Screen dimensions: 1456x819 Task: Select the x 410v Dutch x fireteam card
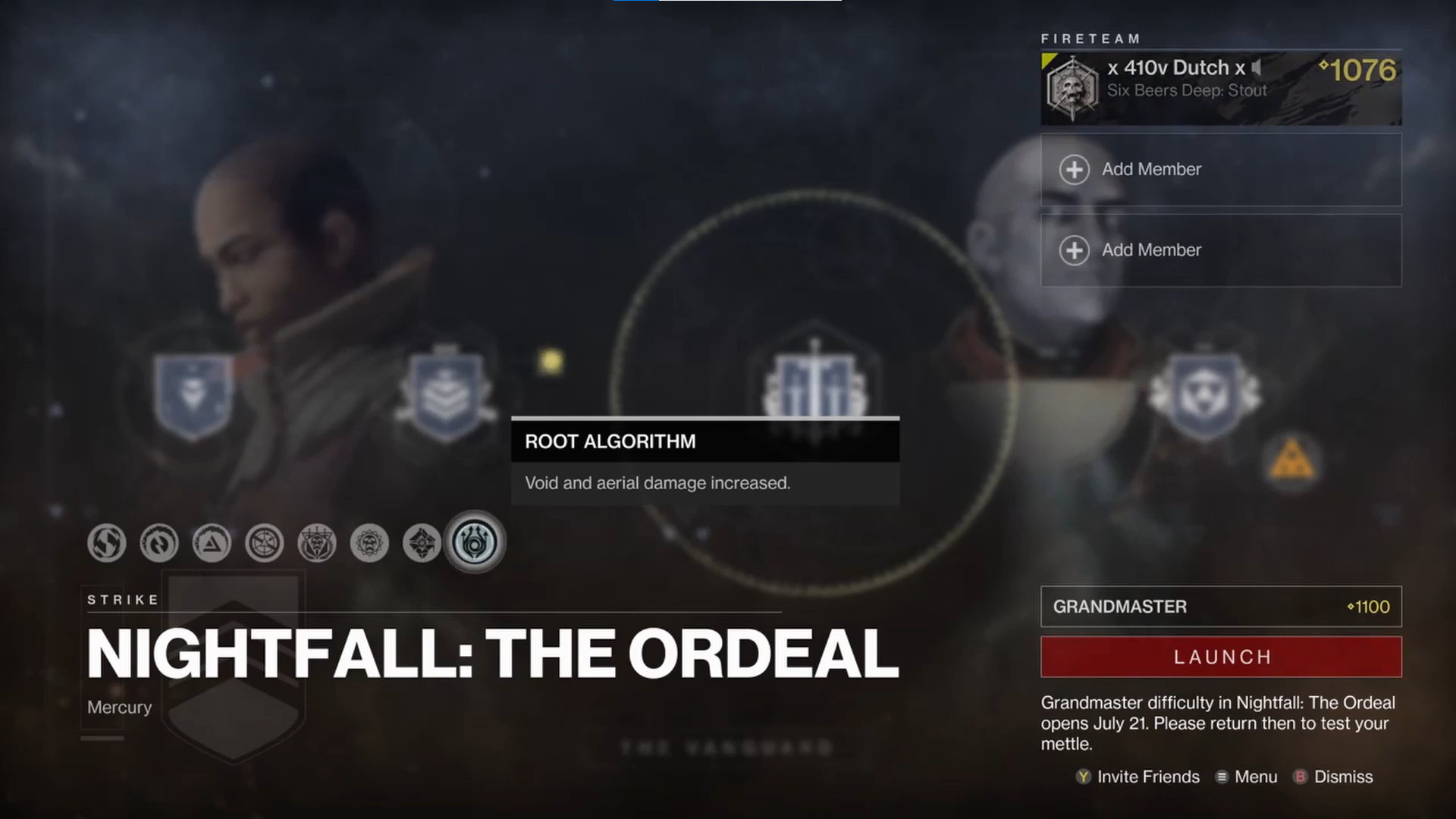click(1221, 88)
